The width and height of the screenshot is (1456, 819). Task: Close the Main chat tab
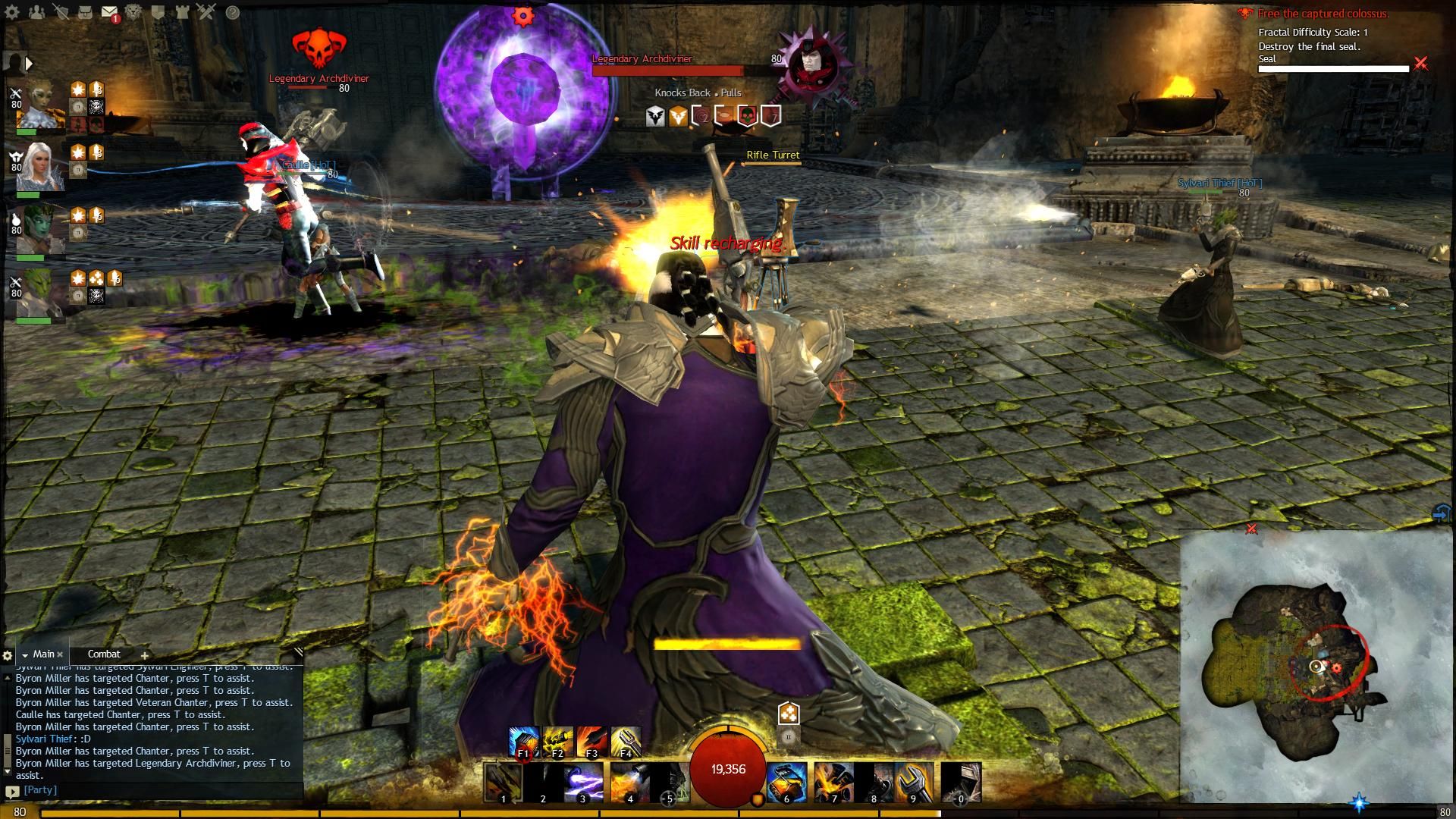pos(61,654)
